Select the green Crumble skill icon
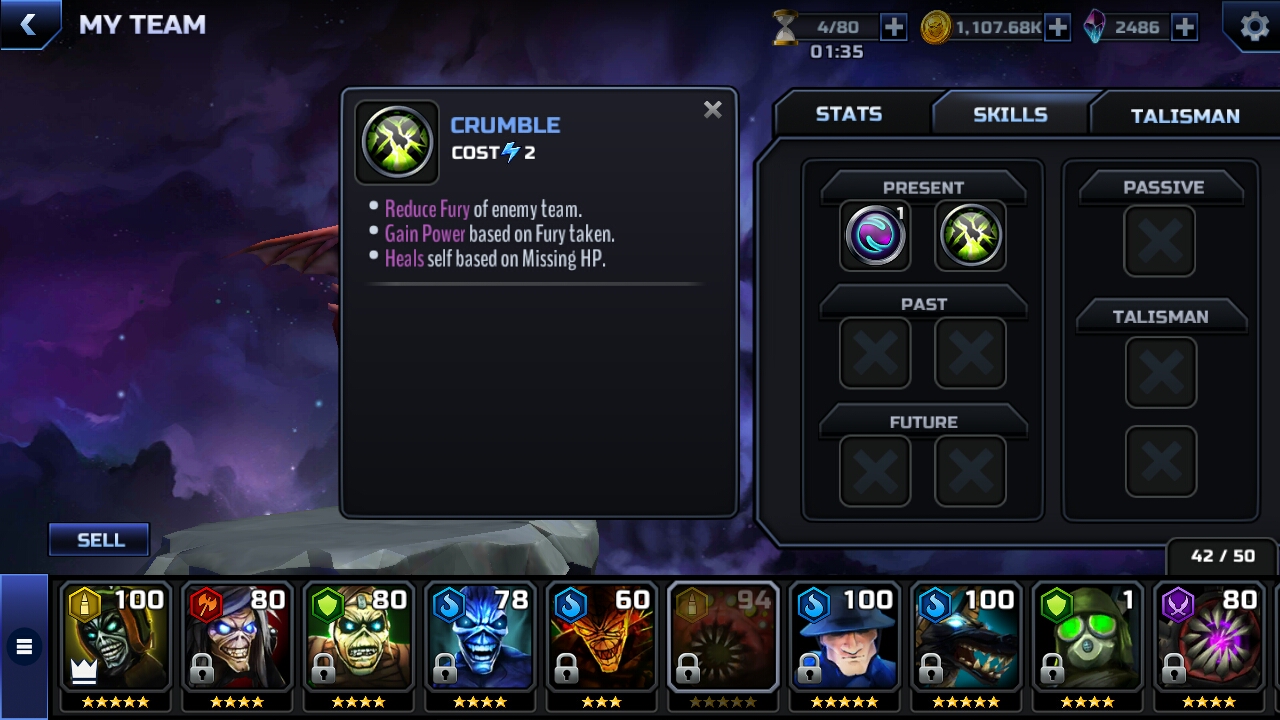1280x720 pixels. pos(970,236)
